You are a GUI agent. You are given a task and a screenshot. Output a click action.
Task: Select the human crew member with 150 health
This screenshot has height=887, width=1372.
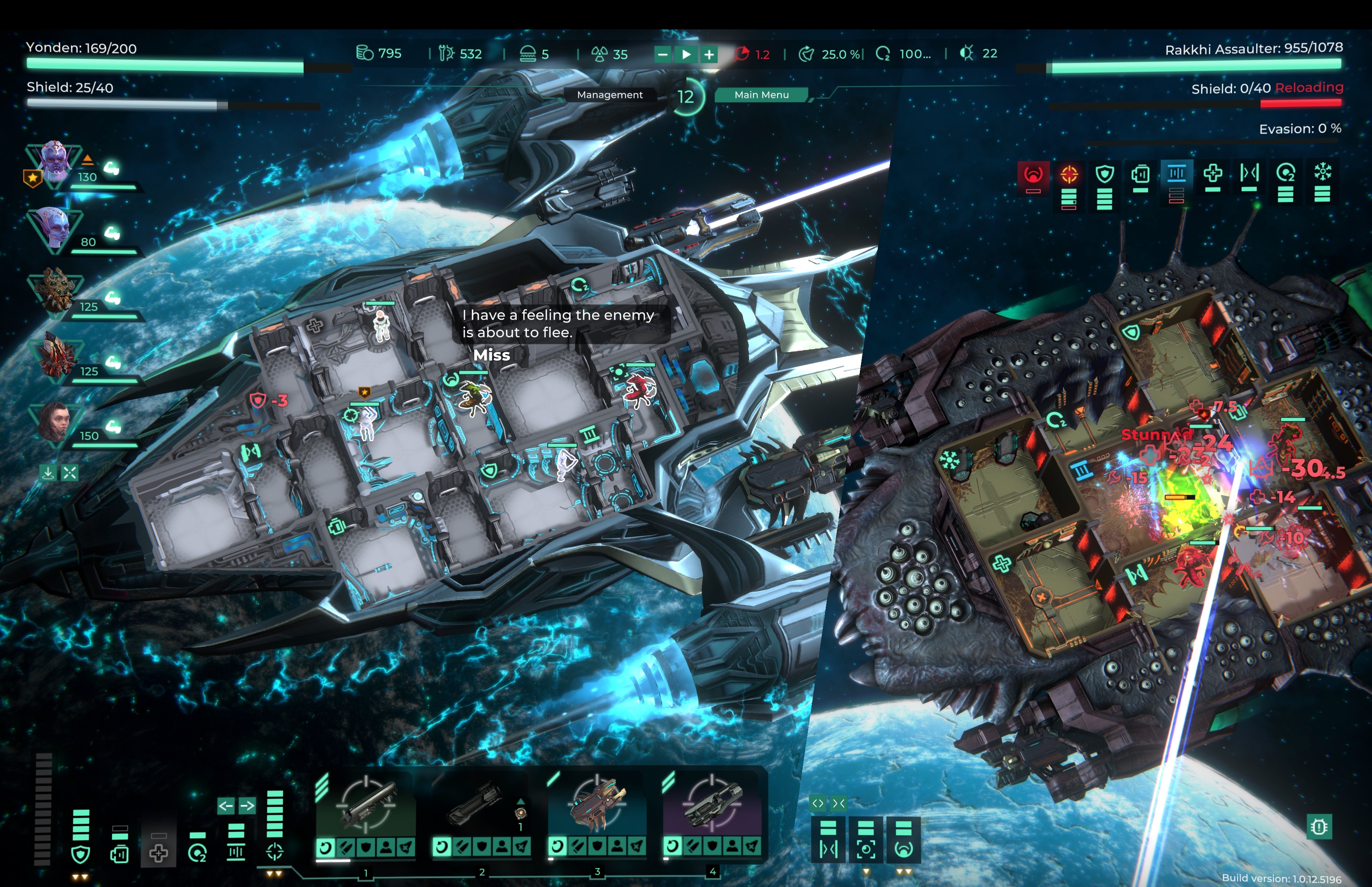[x=55, y=420]
